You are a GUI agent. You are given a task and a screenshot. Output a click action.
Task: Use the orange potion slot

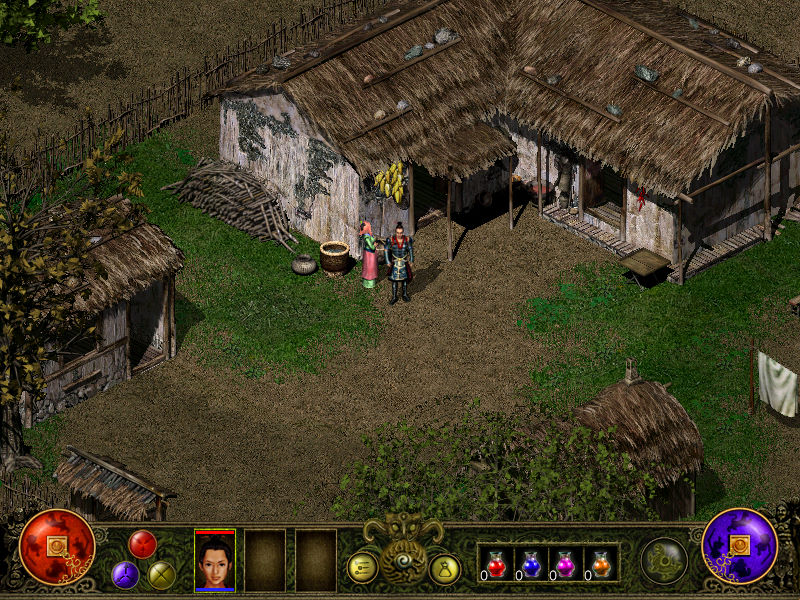[600, 565]
